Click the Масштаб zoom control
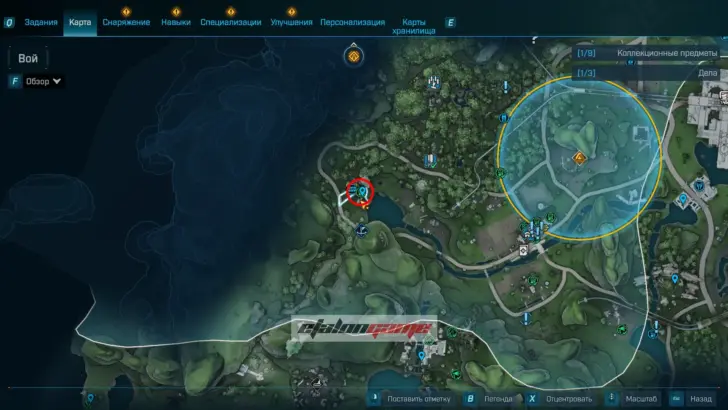The height and width of the screenshot is (410, 728). tap(643, 398)
